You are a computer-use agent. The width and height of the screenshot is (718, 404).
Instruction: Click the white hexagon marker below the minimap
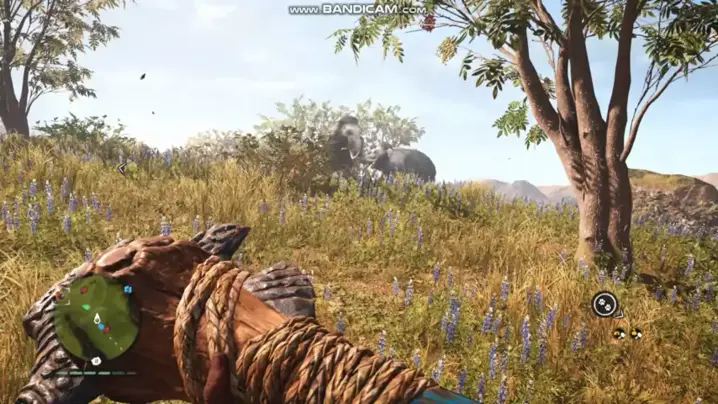pos(95,360)
